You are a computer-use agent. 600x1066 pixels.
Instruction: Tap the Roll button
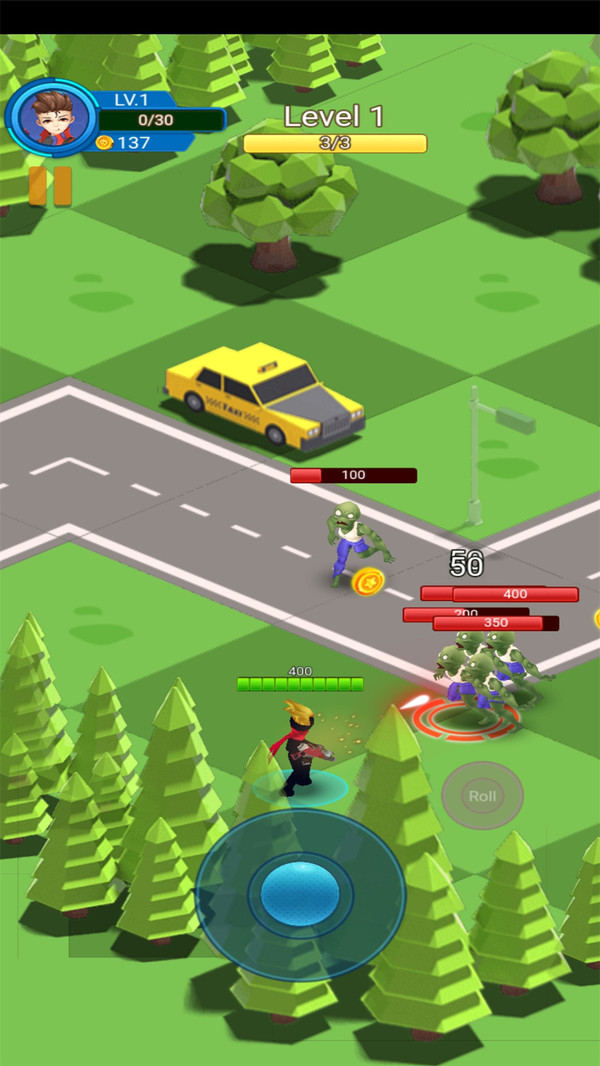pyautogui.click(x=482, y=796)
